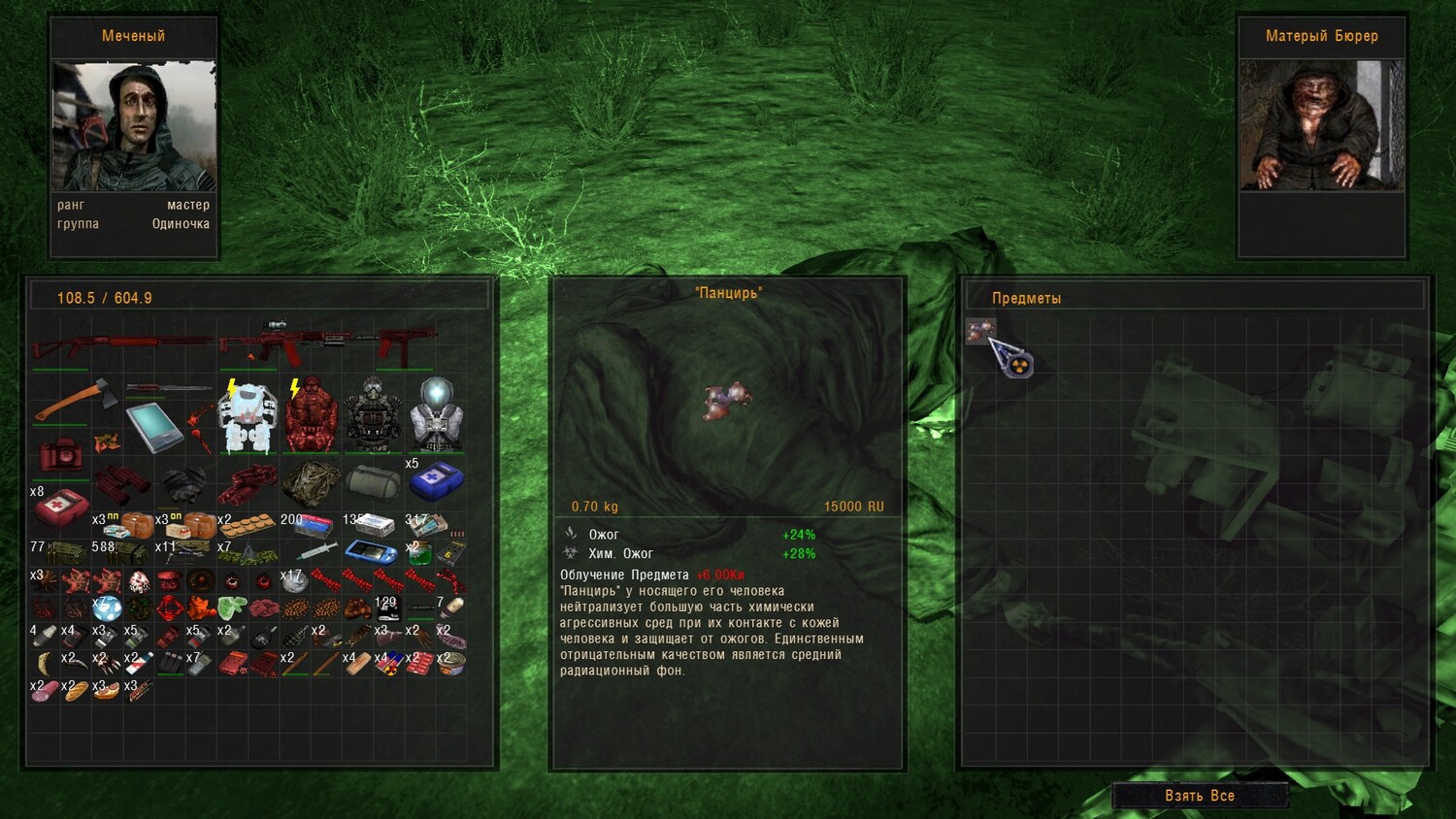Image resolution: width=1456 pixels, height=819 pixels.
Task: Pick up the Панцирь artifact from the corpse
Action: [x=980, y=332]
